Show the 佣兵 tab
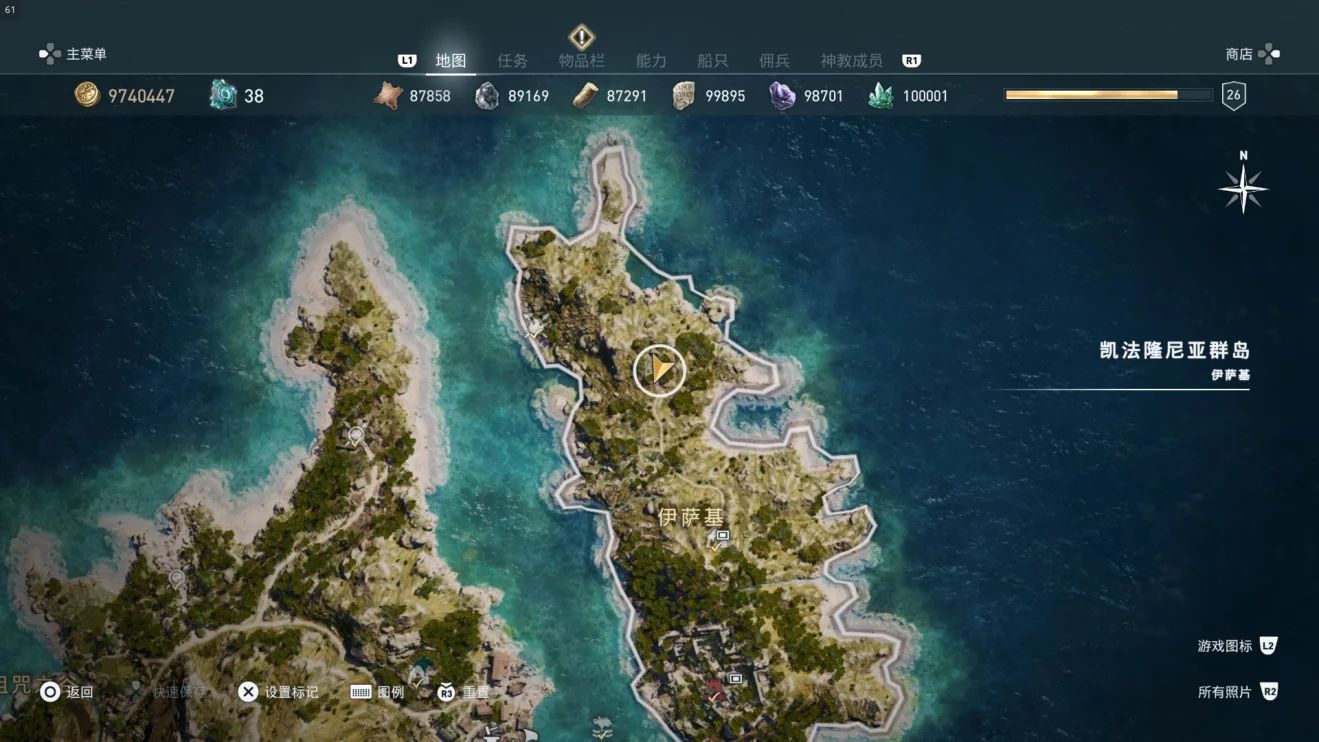 coord(774,61)
